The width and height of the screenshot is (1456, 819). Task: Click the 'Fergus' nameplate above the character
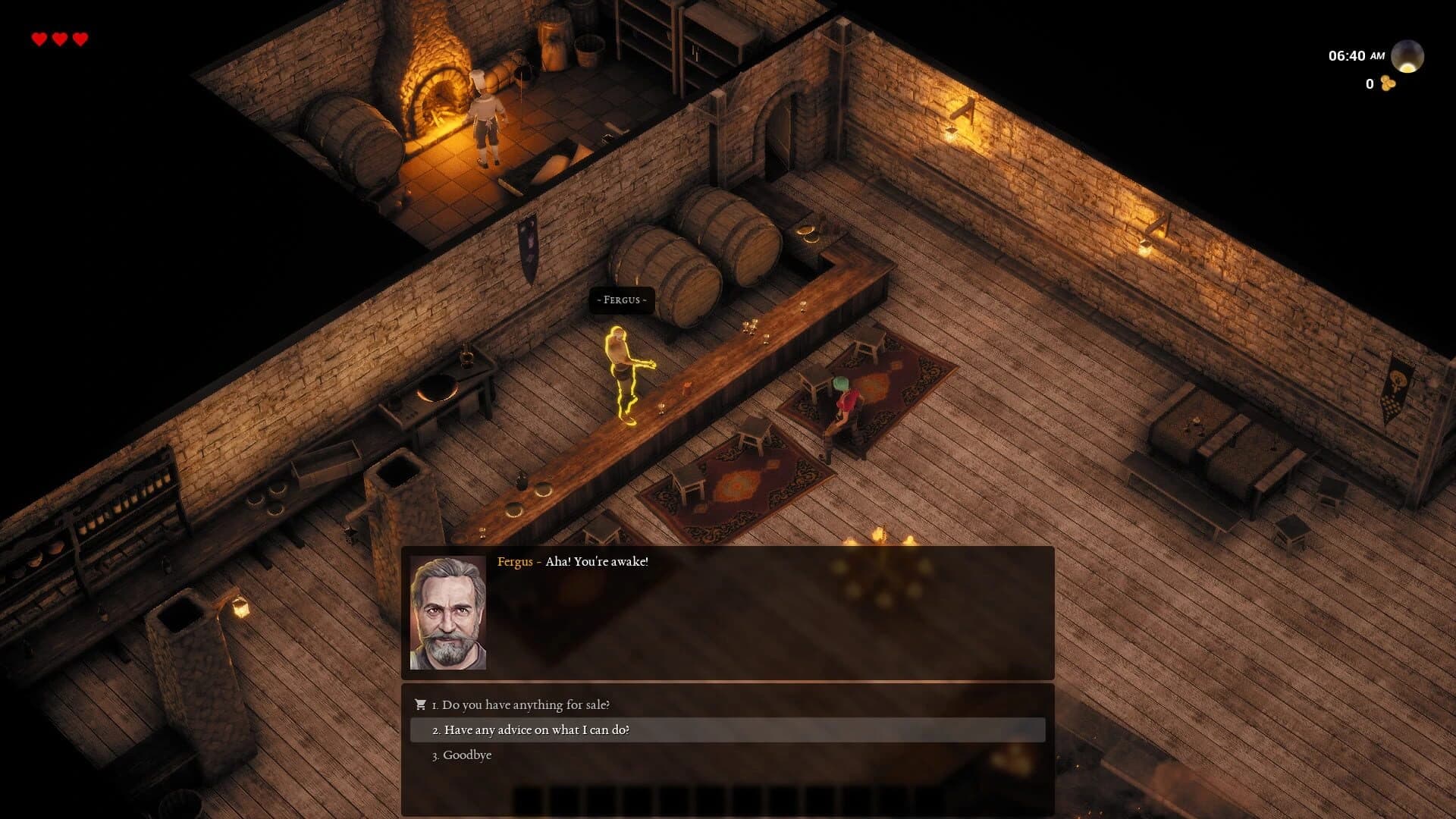click(621, 300)
